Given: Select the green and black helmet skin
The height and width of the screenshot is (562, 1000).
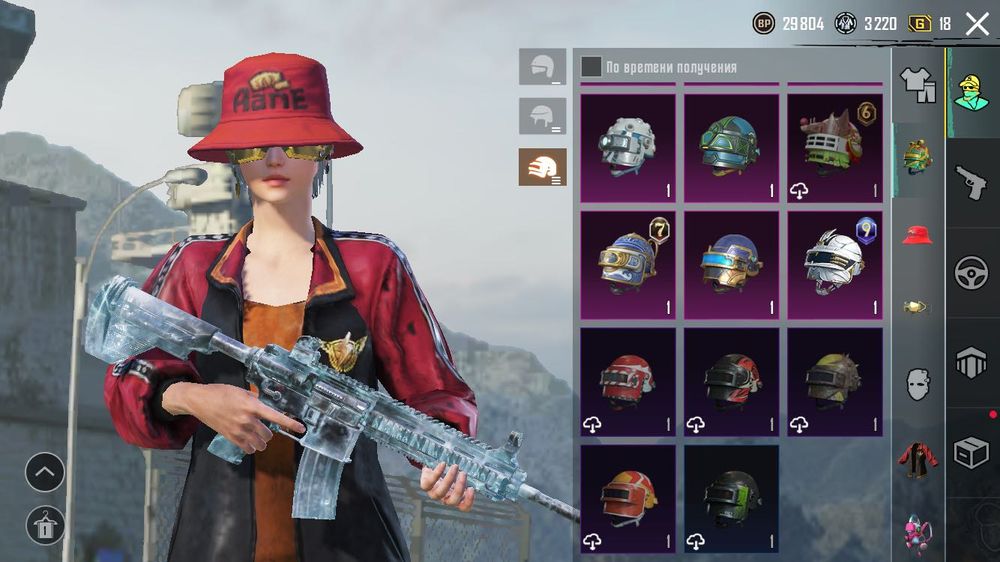Looking at the screenshot, I should (x=731, y=498).
